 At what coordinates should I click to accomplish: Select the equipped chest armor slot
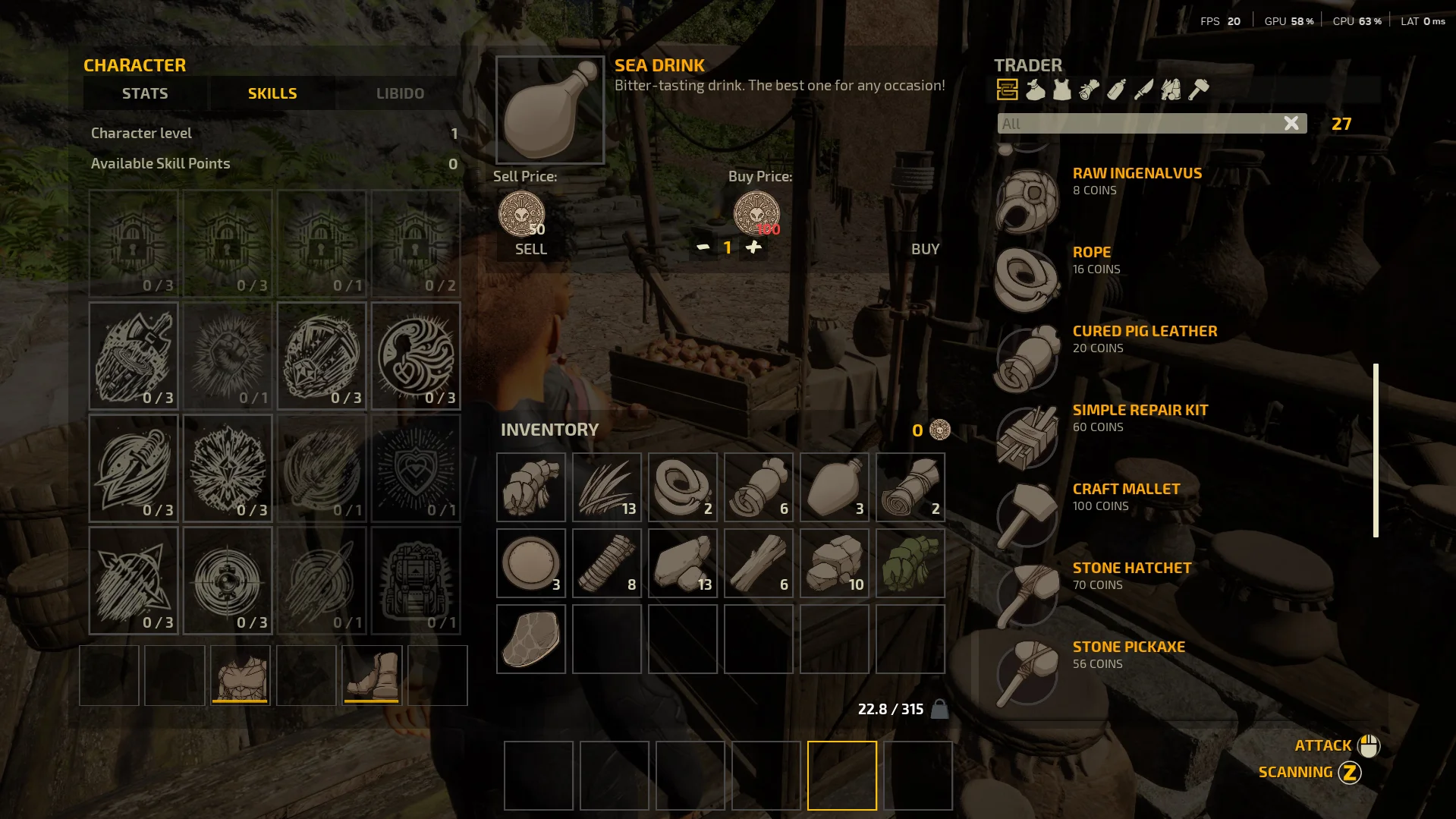coord(241,676)
